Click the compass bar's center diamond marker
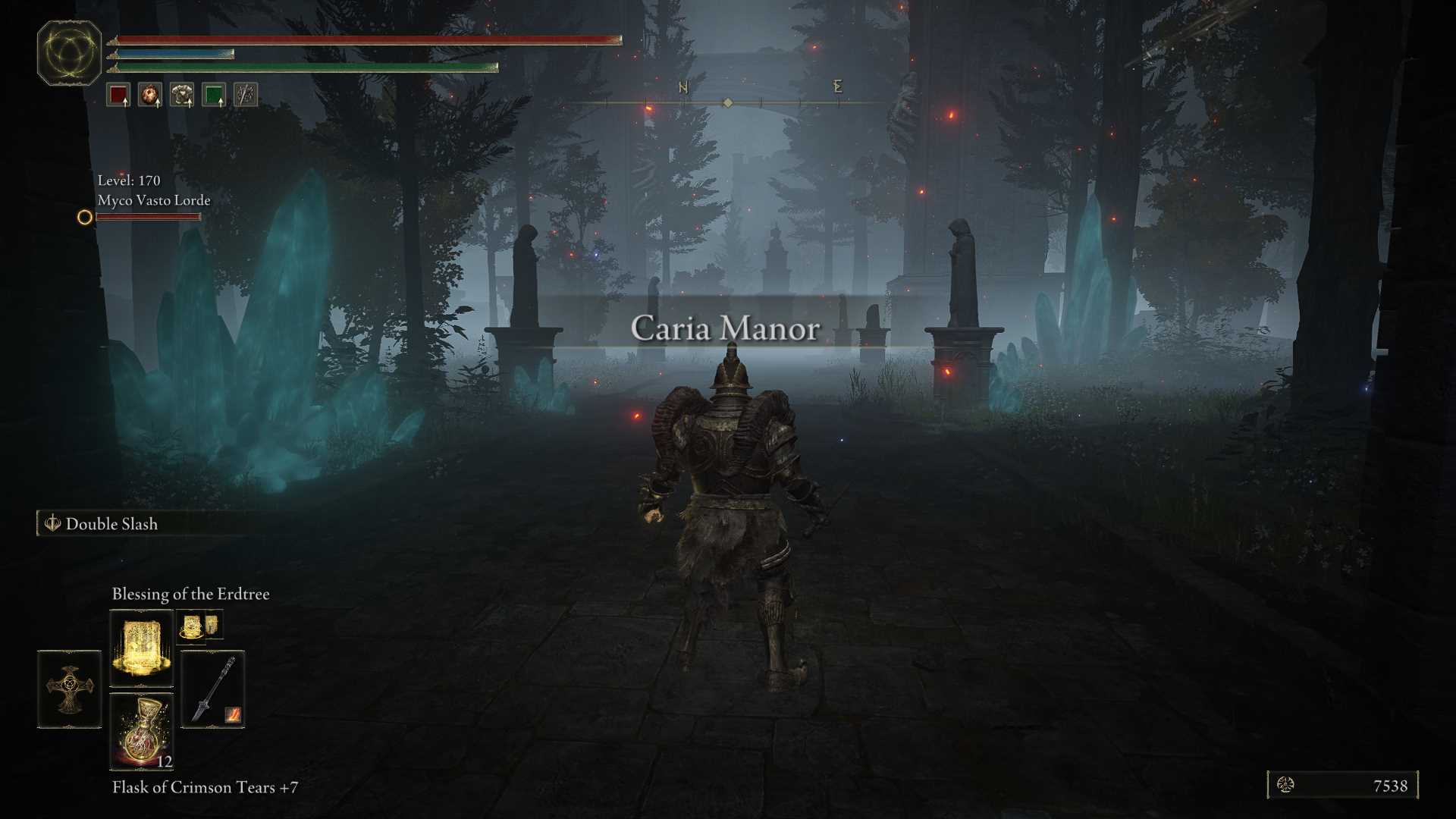The image size is (1456, 819). click(x=728, y=102)
